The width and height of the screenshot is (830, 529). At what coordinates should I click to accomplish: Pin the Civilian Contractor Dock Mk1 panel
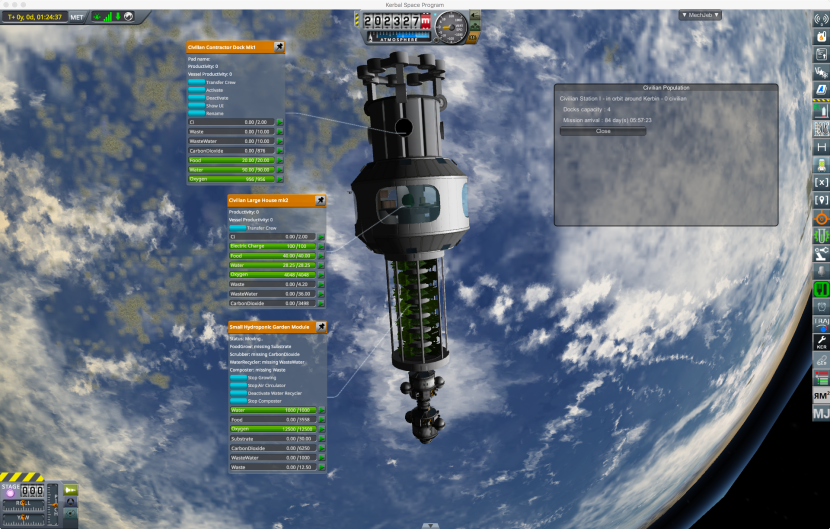coord(279,46)
